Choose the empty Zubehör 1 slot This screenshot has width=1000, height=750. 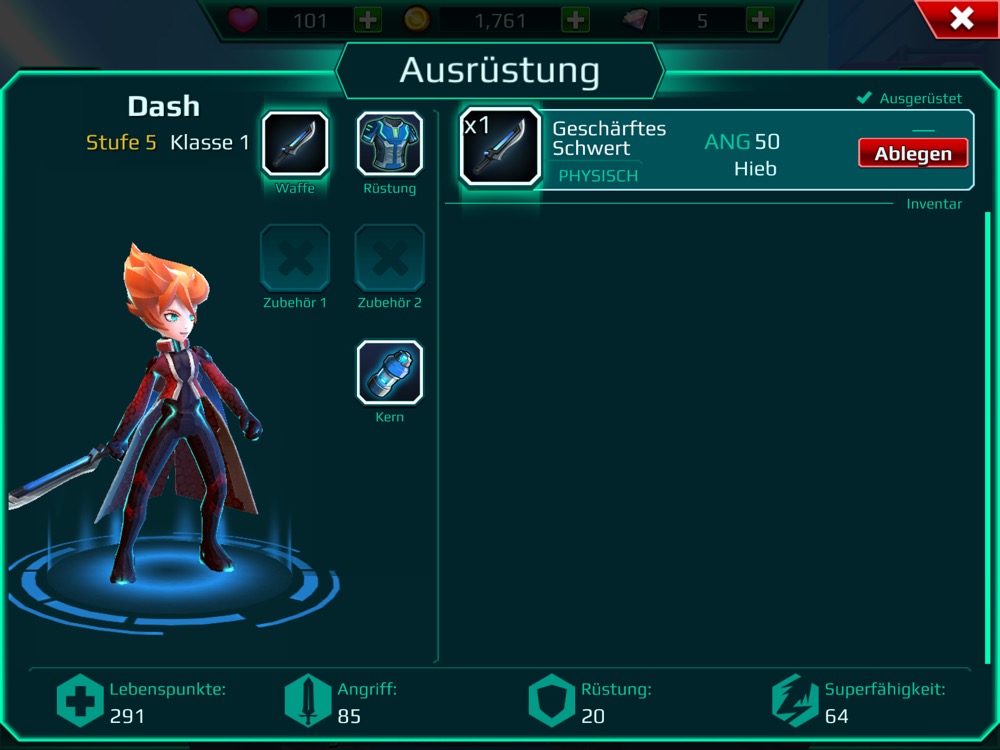tap(295, 258)
